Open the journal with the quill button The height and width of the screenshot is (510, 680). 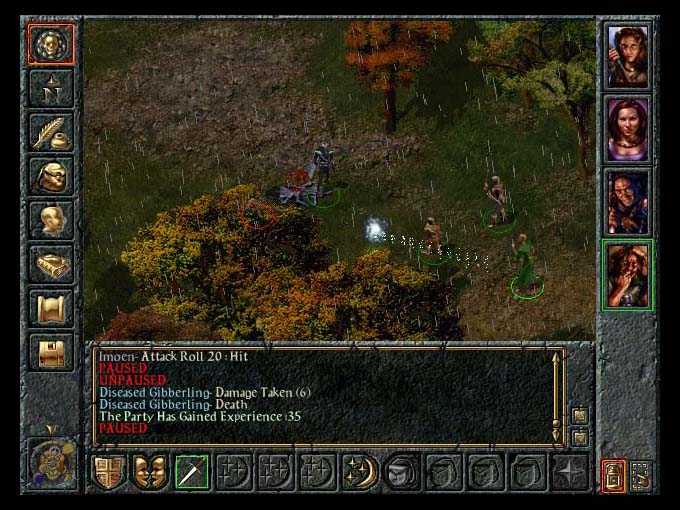(x=50, y=132)
